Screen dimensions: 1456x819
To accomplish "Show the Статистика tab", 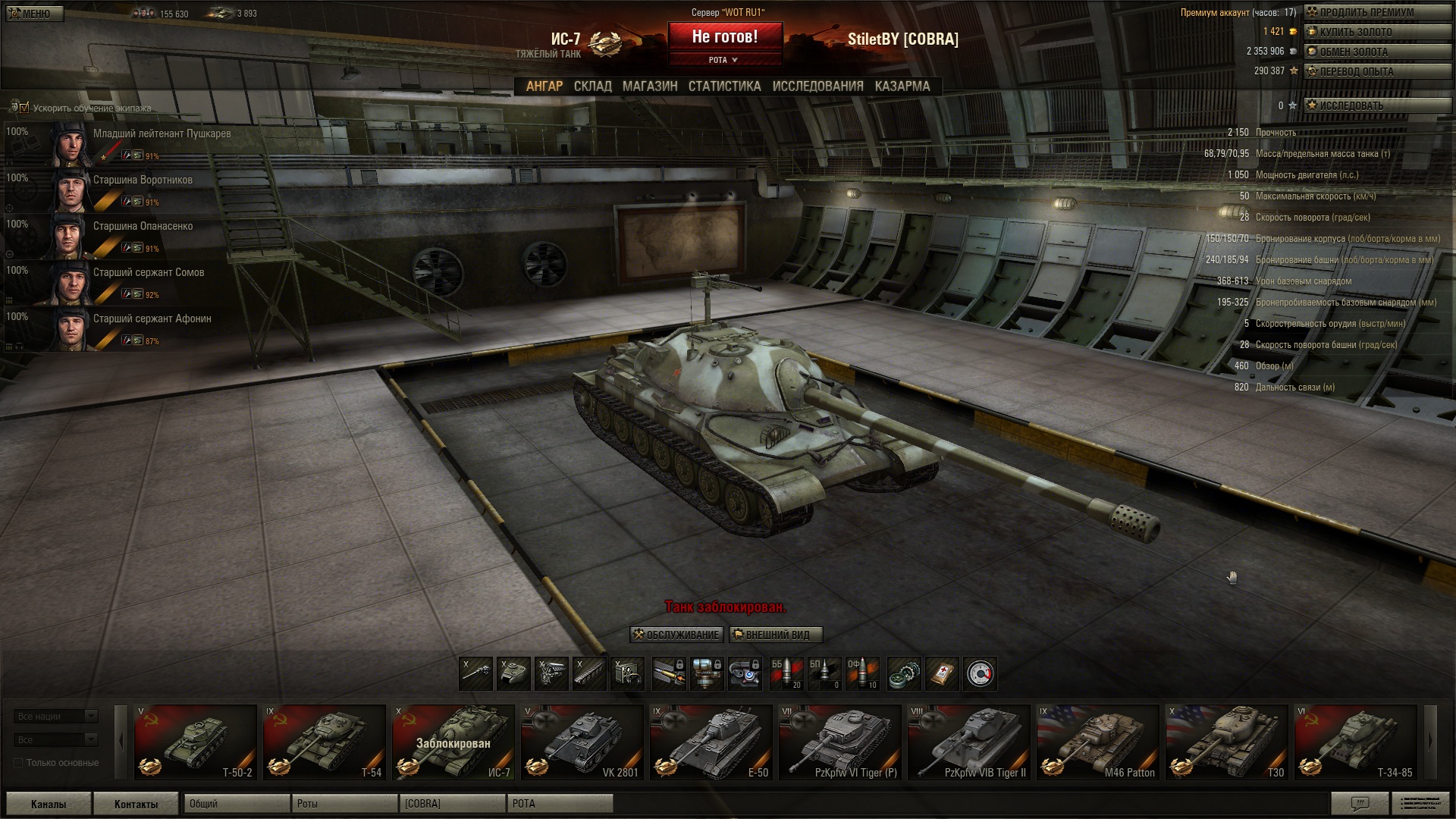I will [x=724, y=86].
